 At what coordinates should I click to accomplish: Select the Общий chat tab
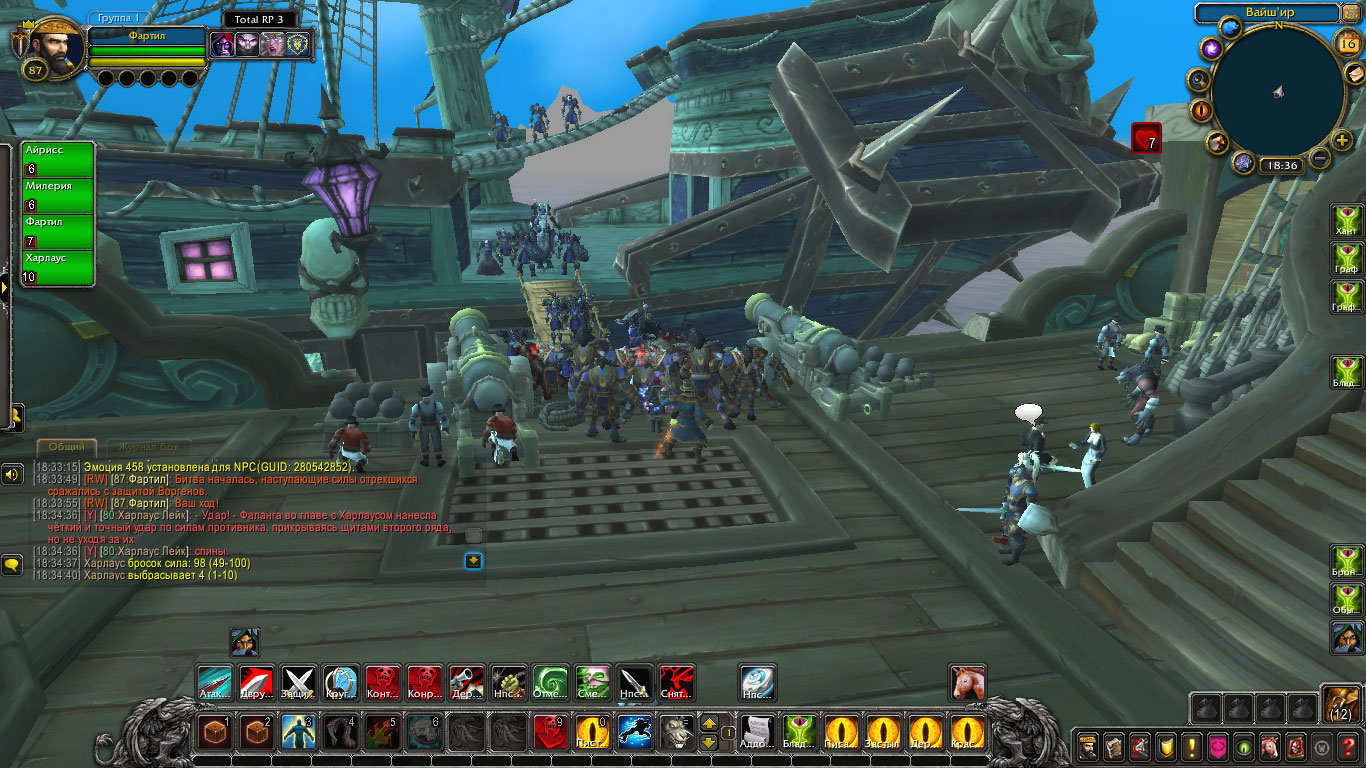[67, 446]
